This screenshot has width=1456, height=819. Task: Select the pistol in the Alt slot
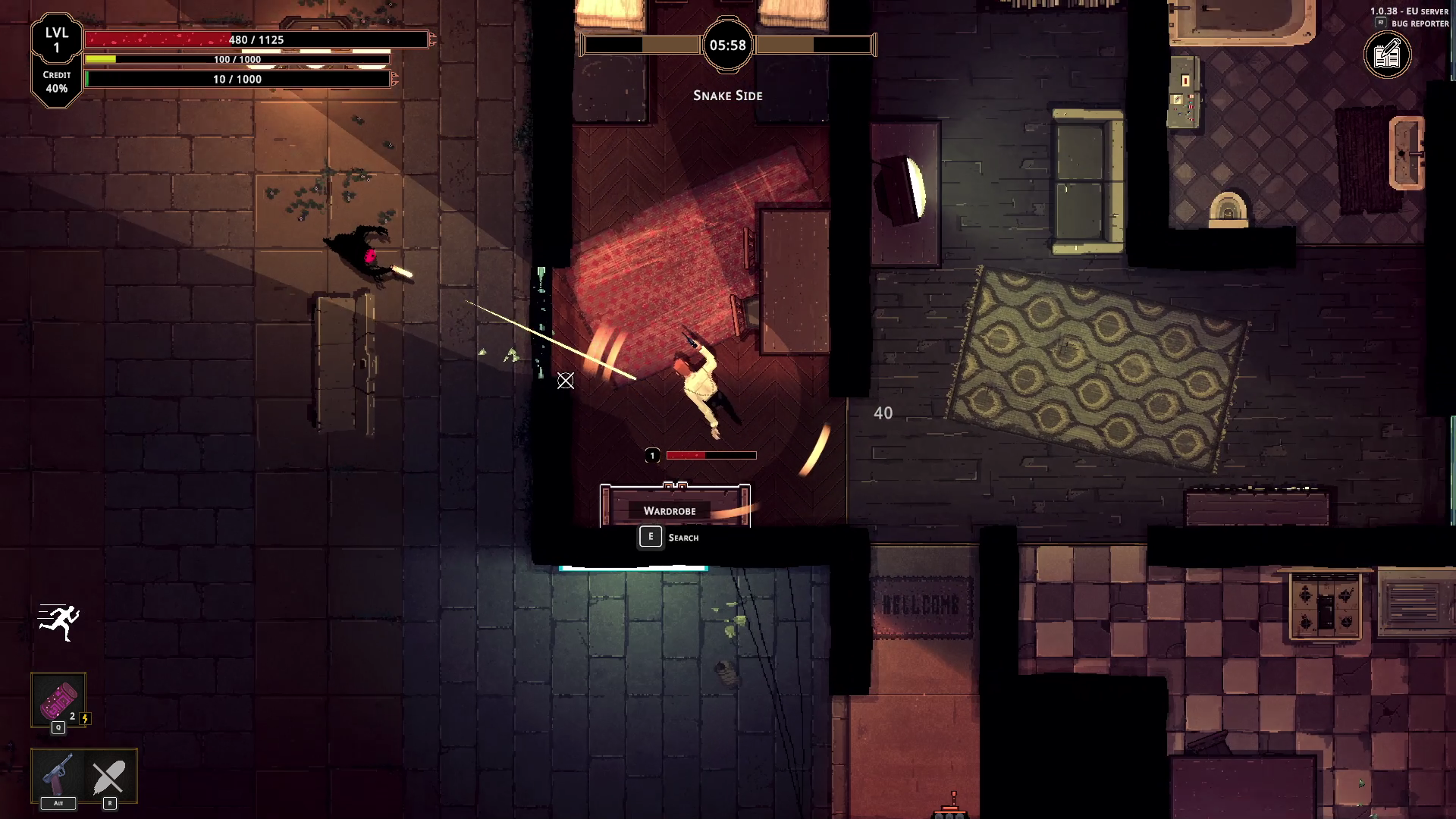pos(57,772)
